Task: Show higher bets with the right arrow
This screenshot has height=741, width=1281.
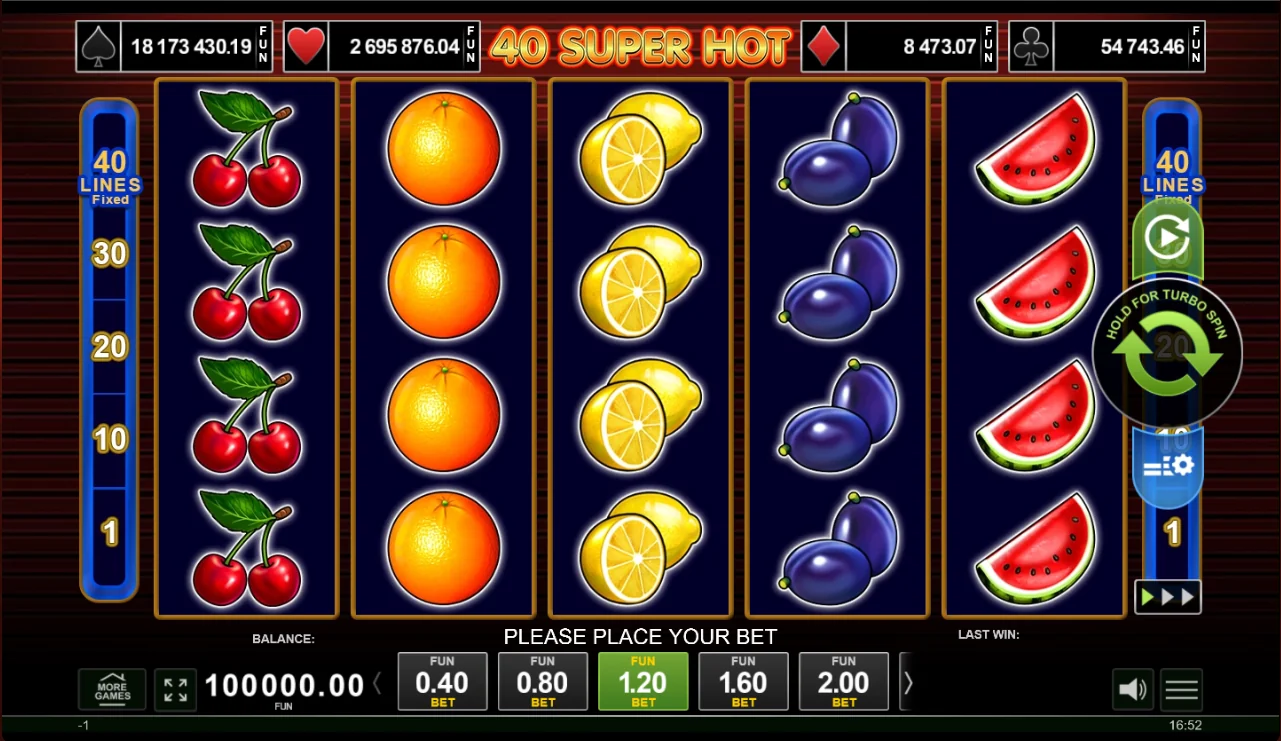Action: (908, 683)
